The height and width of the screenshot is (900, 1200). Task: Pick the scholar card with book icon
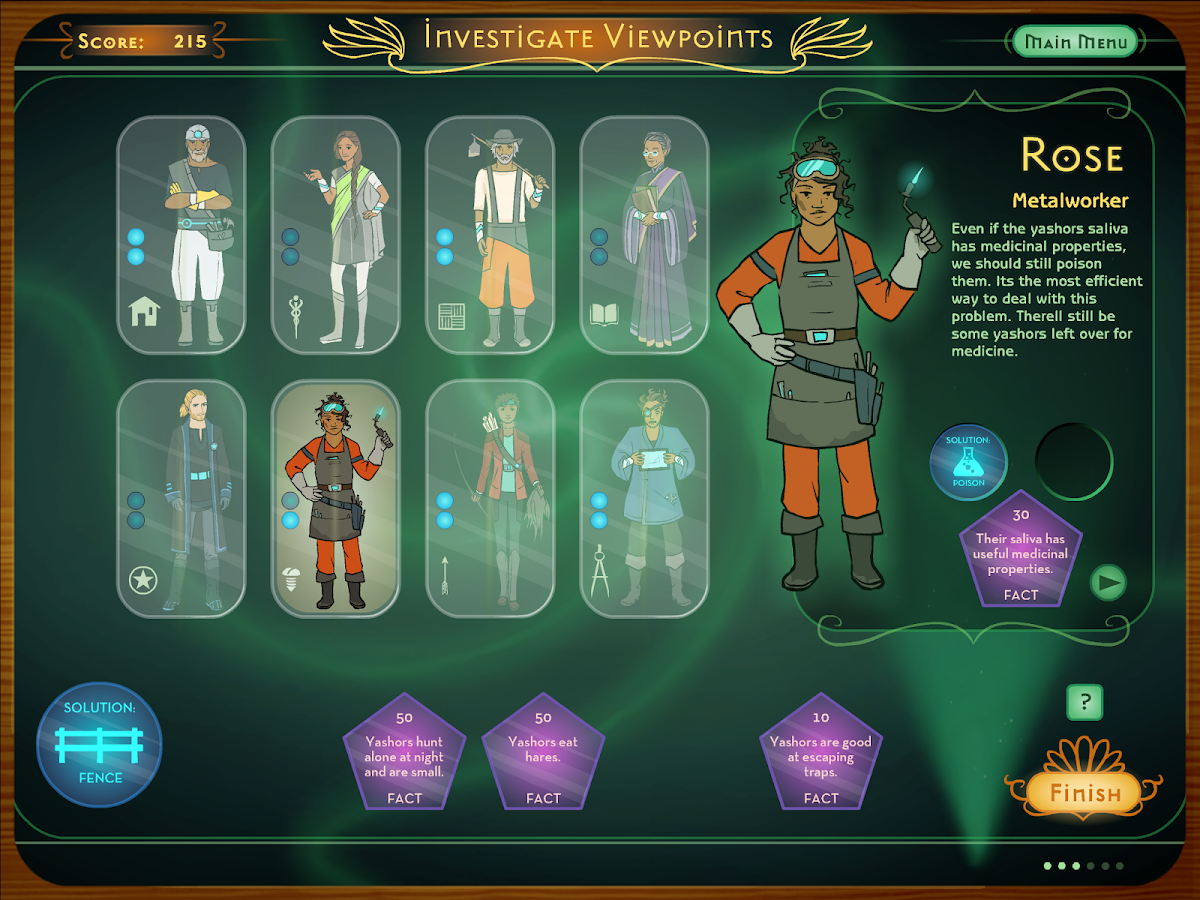click(643, 235)
